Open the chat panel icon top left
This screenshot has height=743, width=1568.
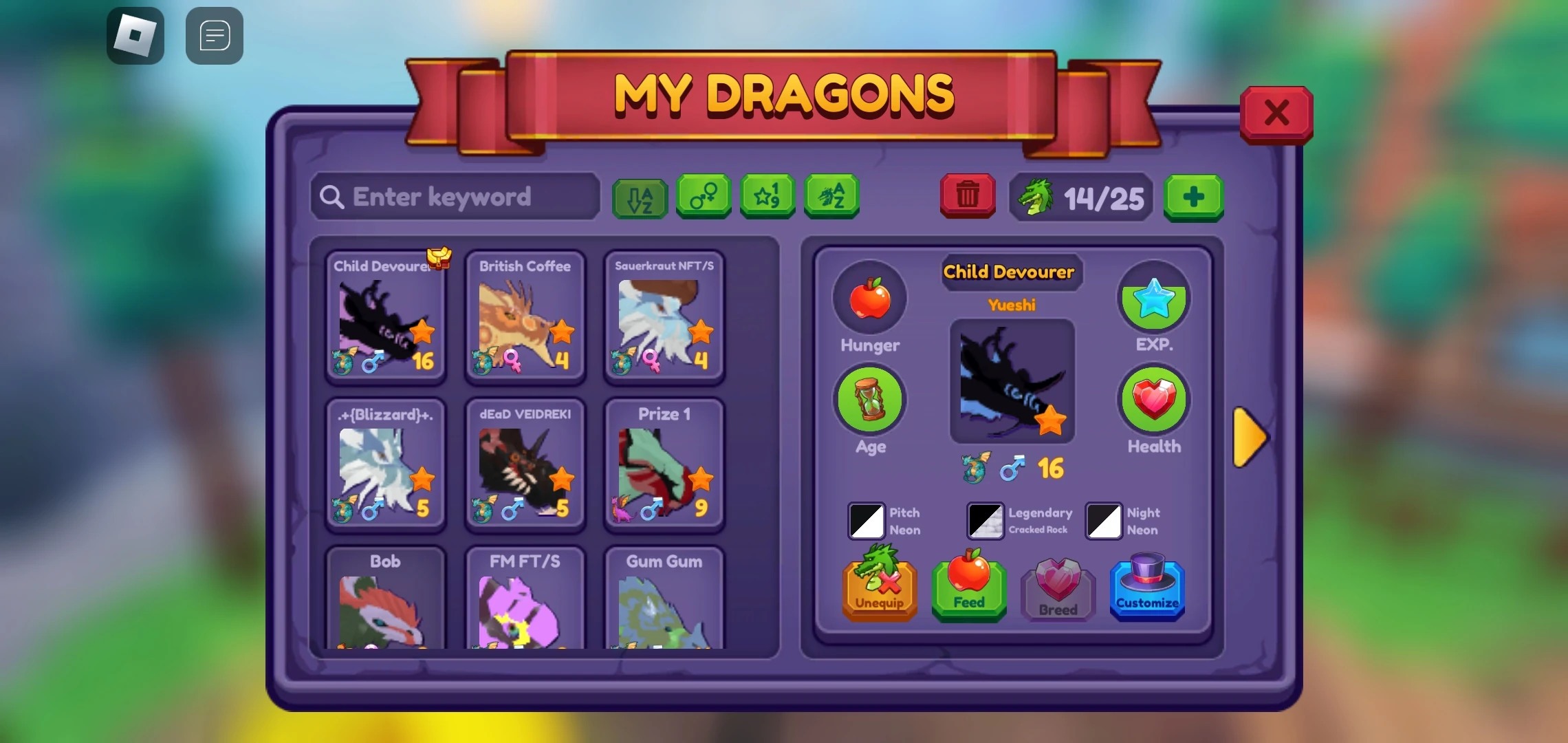(214, 35)
